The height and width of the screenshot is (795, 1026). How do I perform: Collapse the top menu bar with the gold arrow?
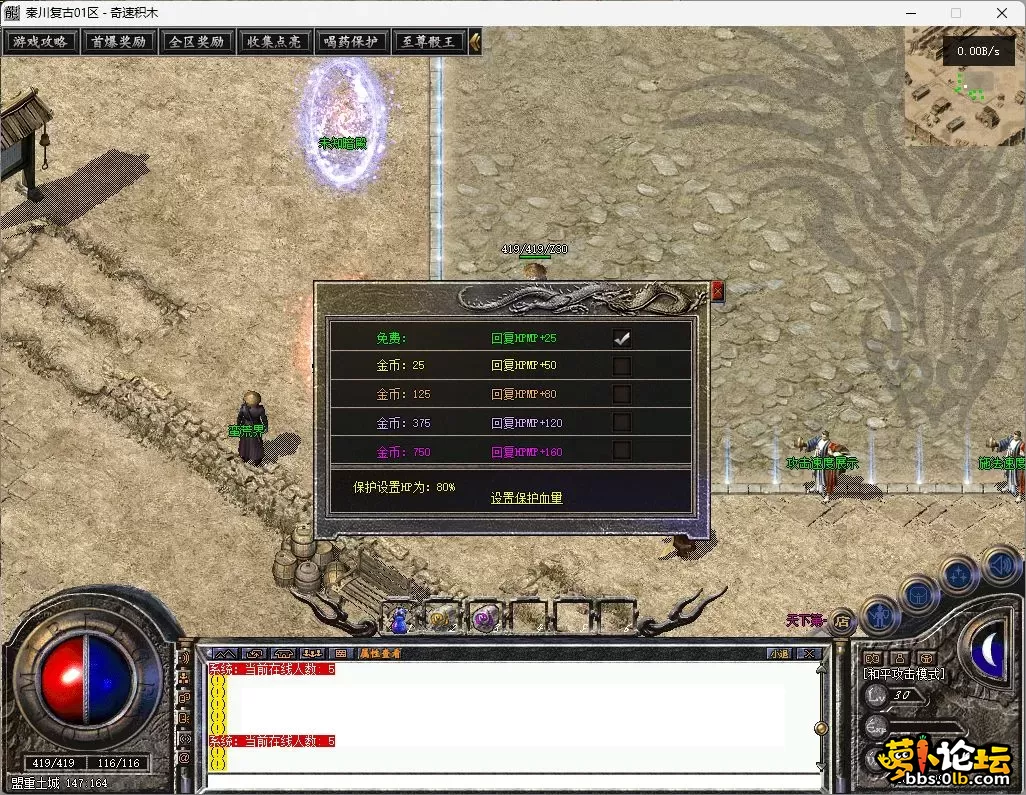(476, 42)
